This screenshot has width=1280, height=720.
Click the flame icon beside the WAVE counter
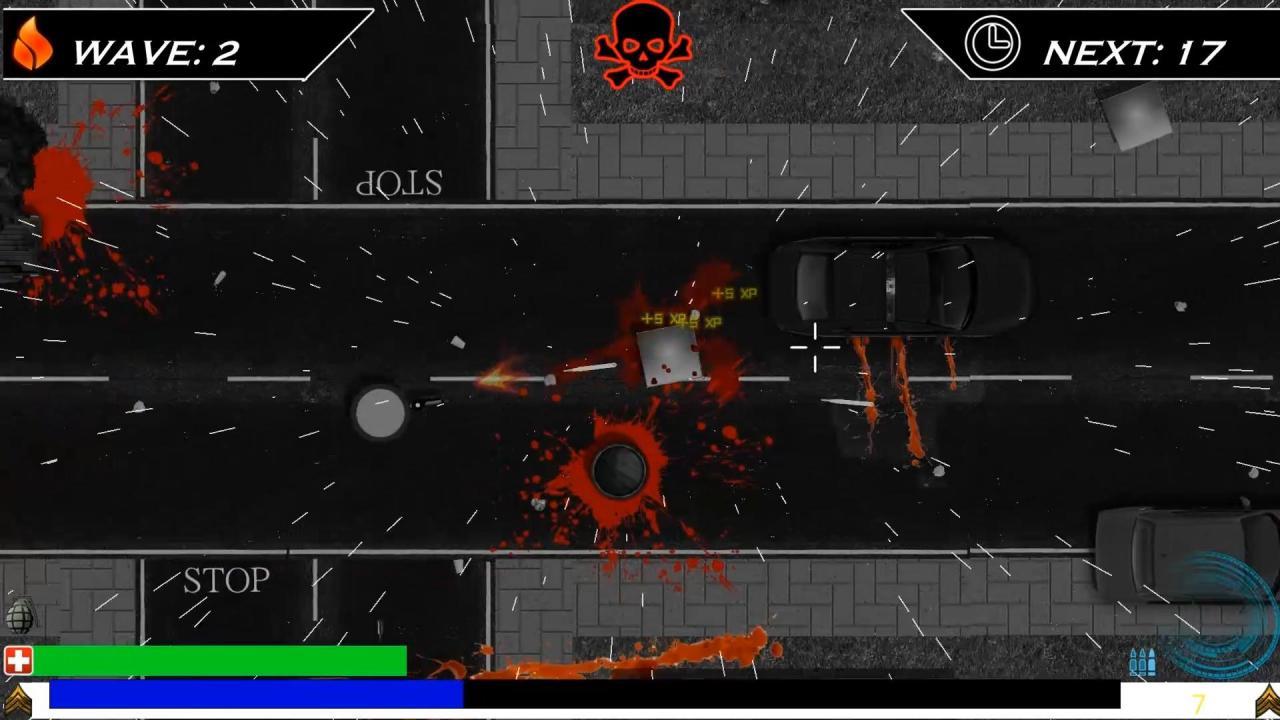tap(33, 45)
